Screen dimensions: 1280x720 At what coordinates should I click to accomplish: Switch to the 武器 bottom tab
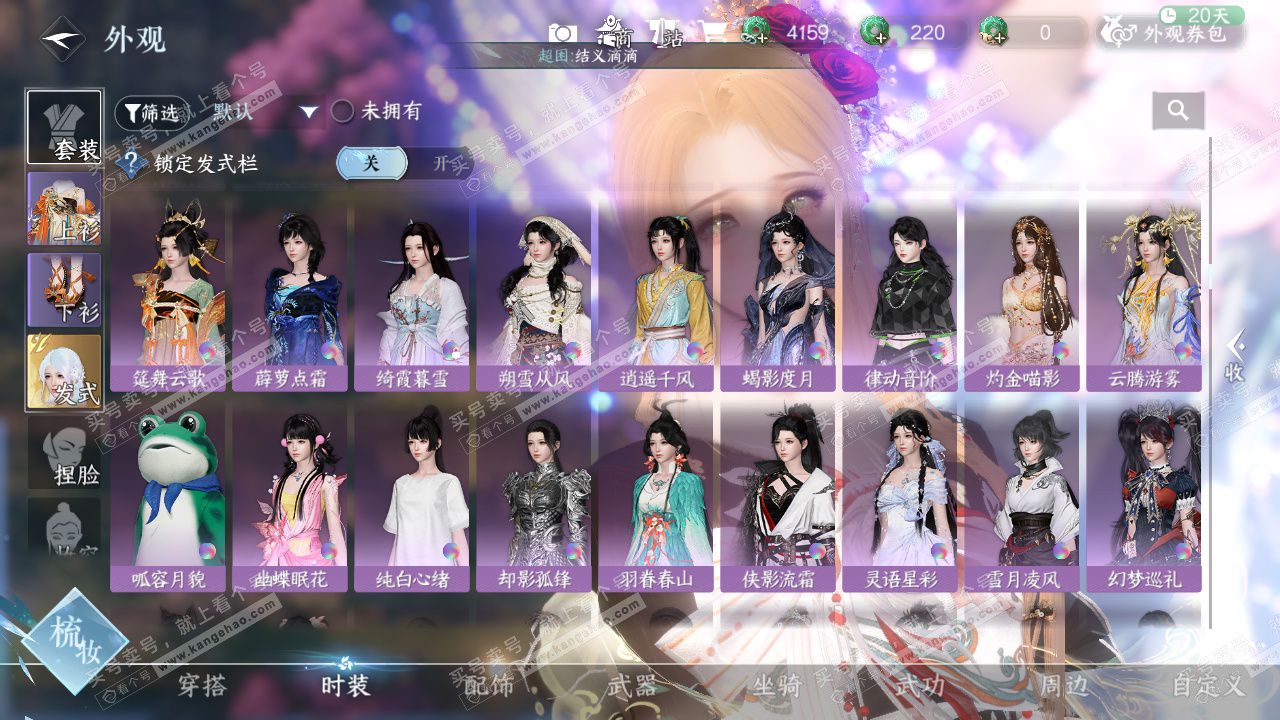[632, 686]
